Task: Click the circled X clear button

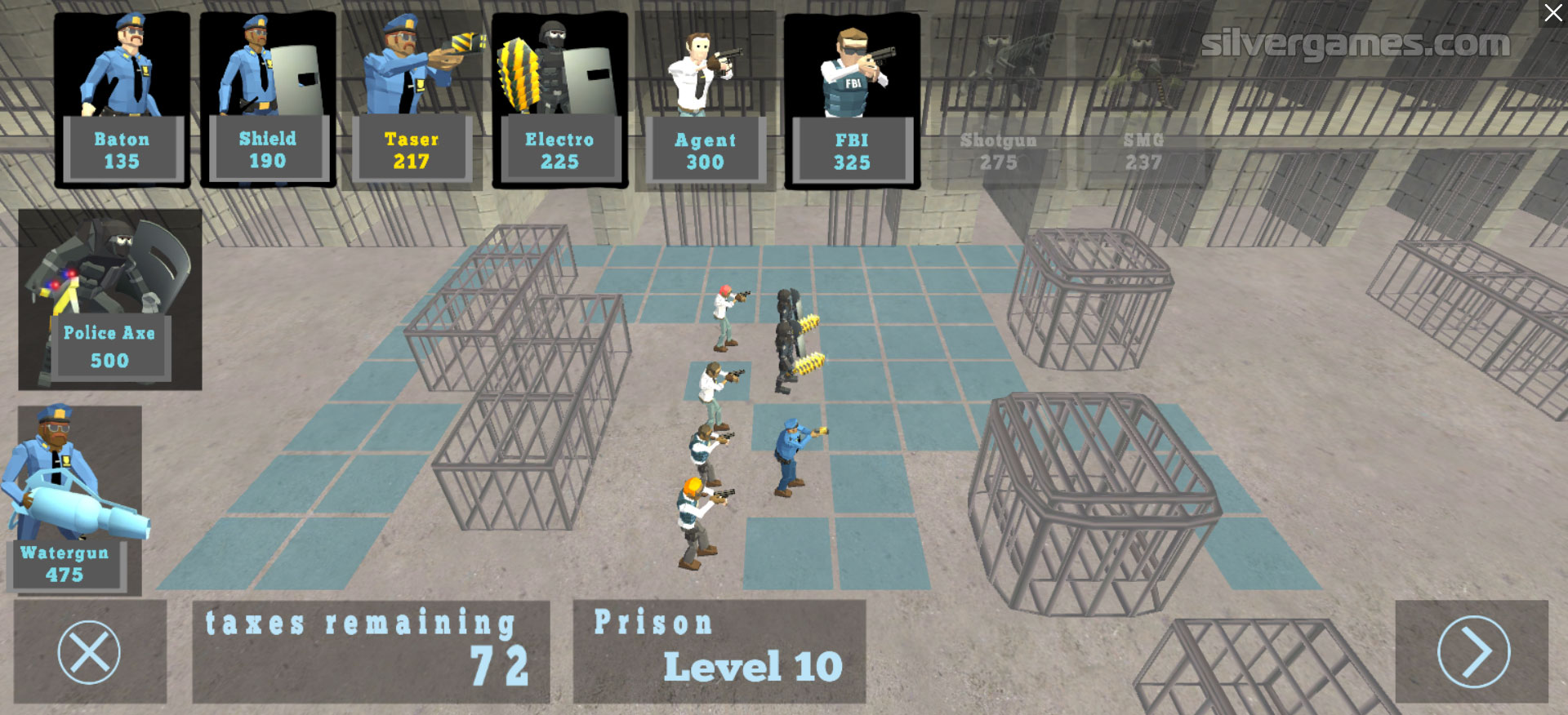Action: pyautogui.click(x=89, y=652)
